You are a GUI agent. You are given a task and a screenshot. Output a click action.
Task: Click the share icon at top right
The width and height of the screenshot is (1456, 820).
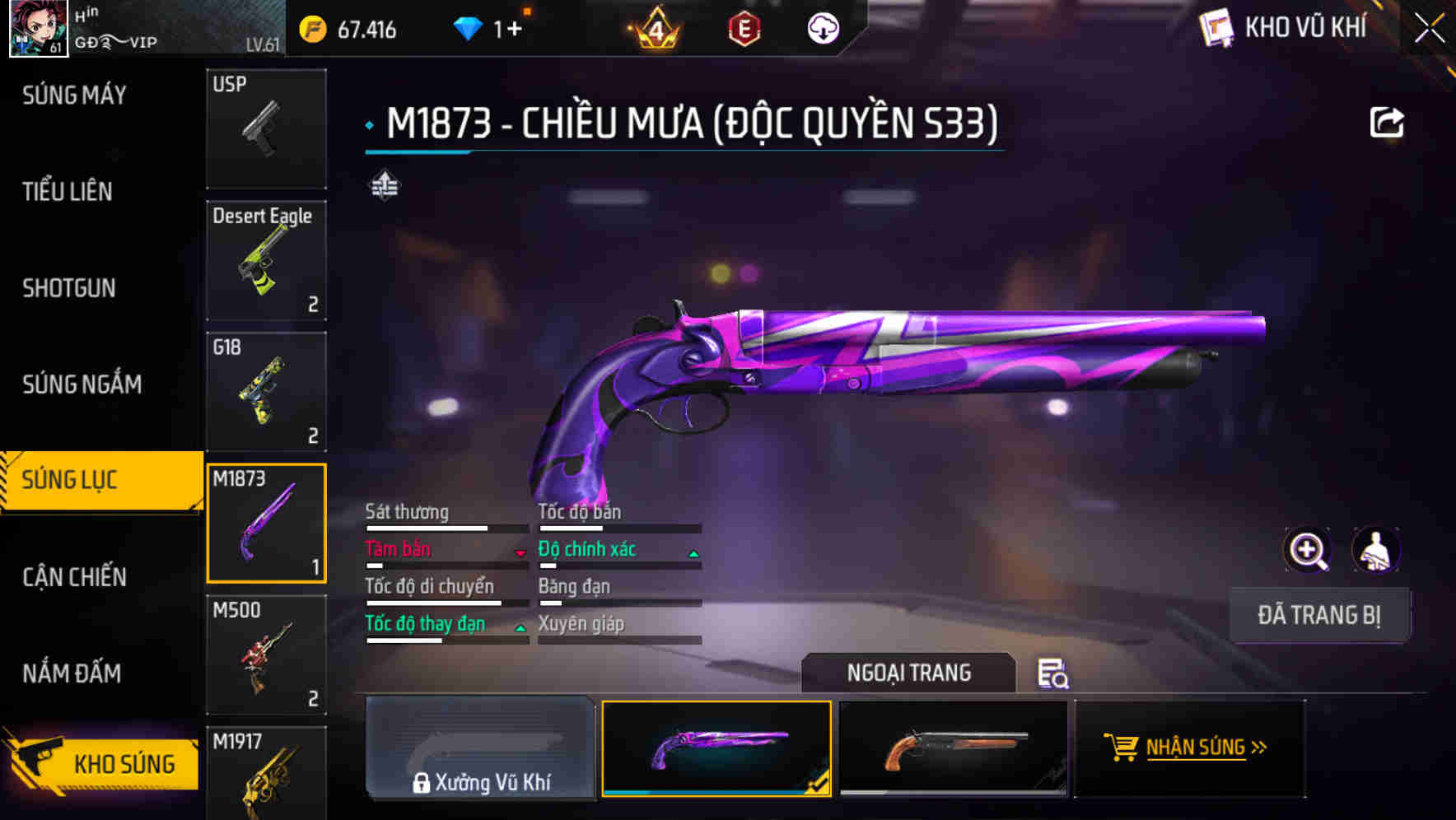point(1388,121)
